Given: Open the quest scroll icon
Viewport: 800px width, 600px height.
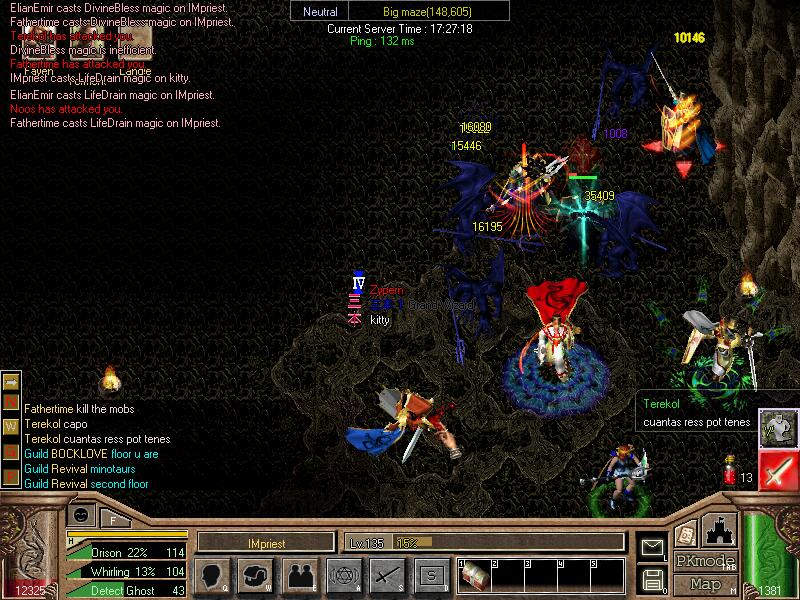Looking at the screenshot, I should [685, 534].
